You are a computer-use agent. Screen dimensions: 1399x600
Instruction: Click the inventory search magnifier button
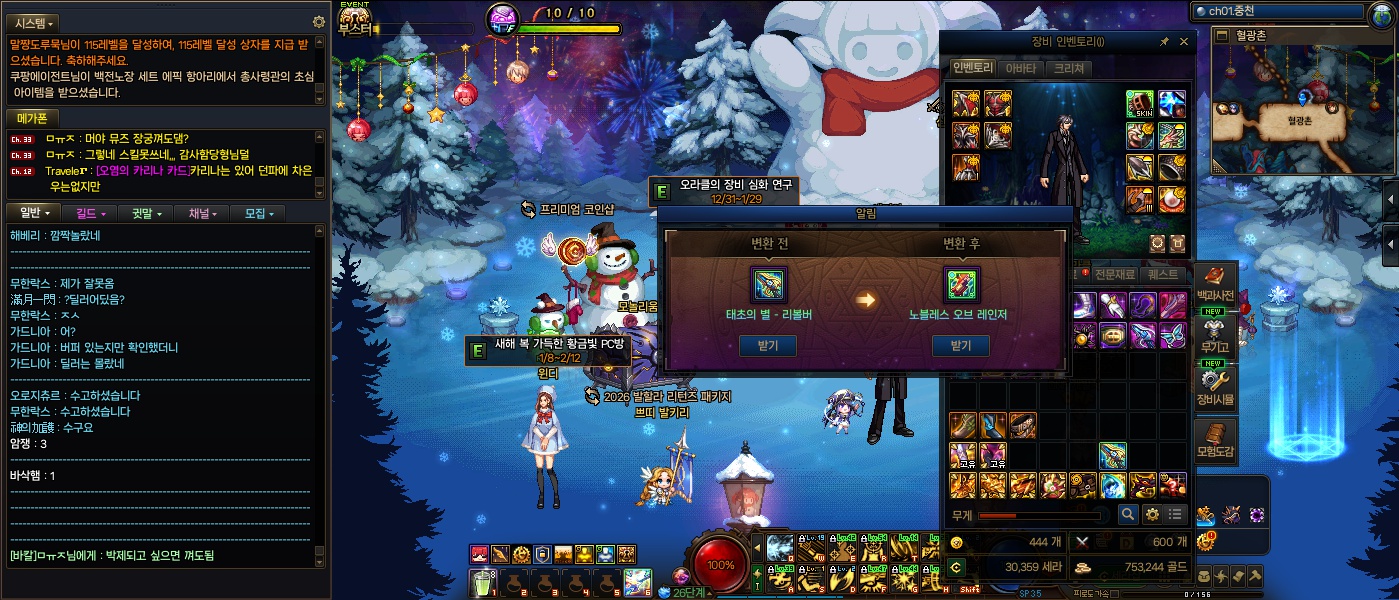point(1127,514)
